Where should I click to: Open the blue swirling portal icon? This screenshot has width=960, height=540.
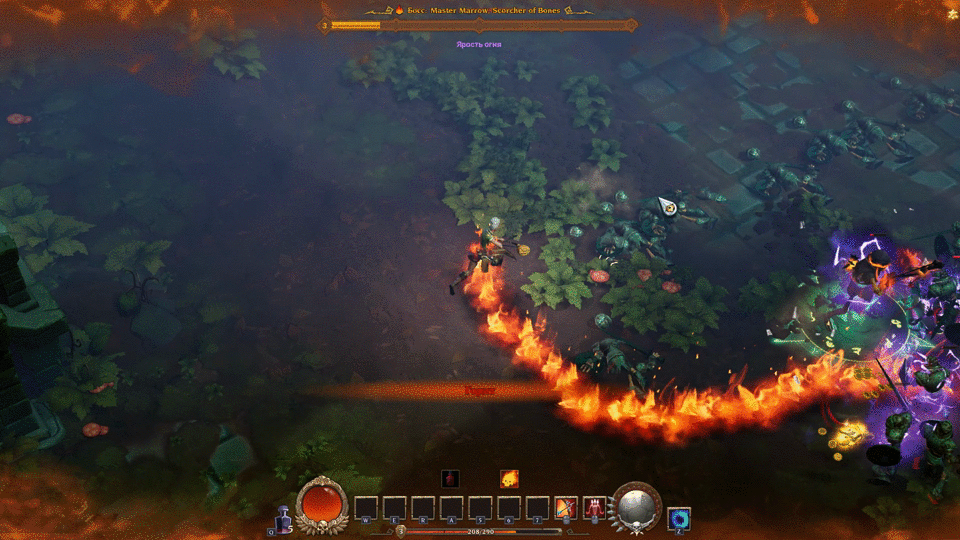pos(679,518)
